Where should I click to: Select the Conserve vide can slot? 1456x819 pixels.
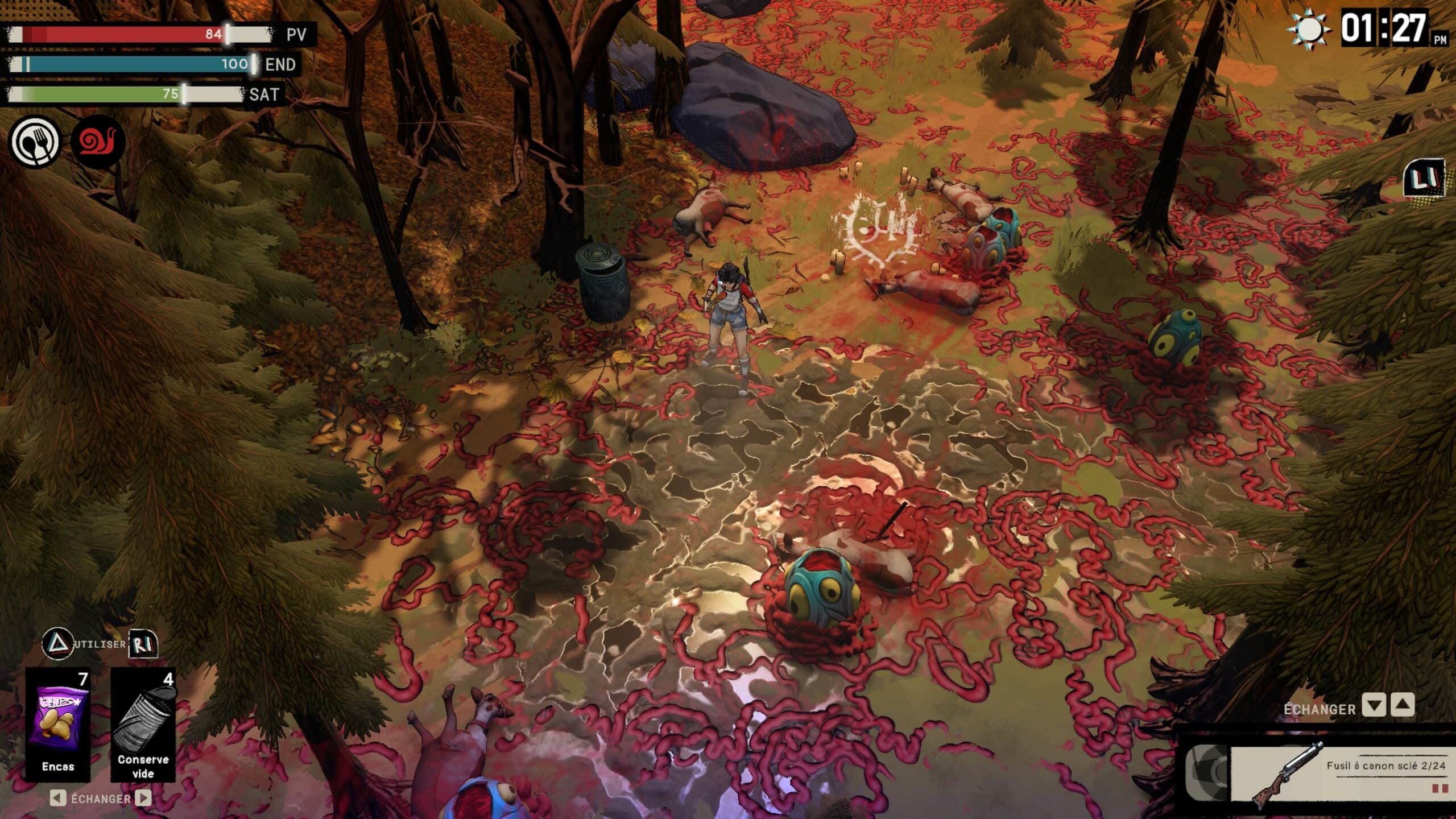pyautogui.click(x=143, y=724)
